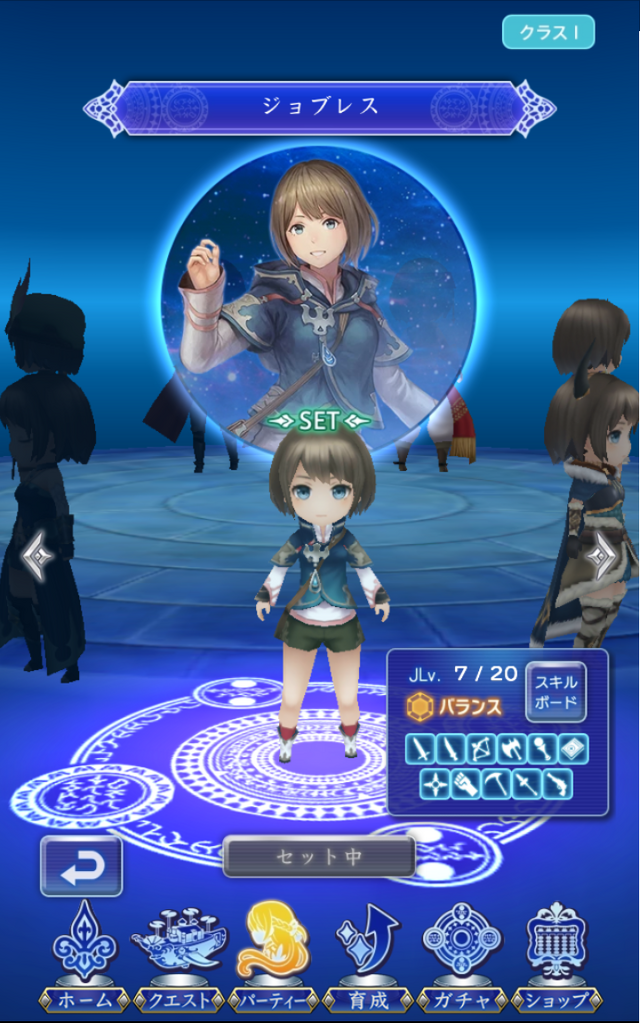Go back with the return arrow button
The width and height of the screenshot is (640, 1023).
pos(81,866)
